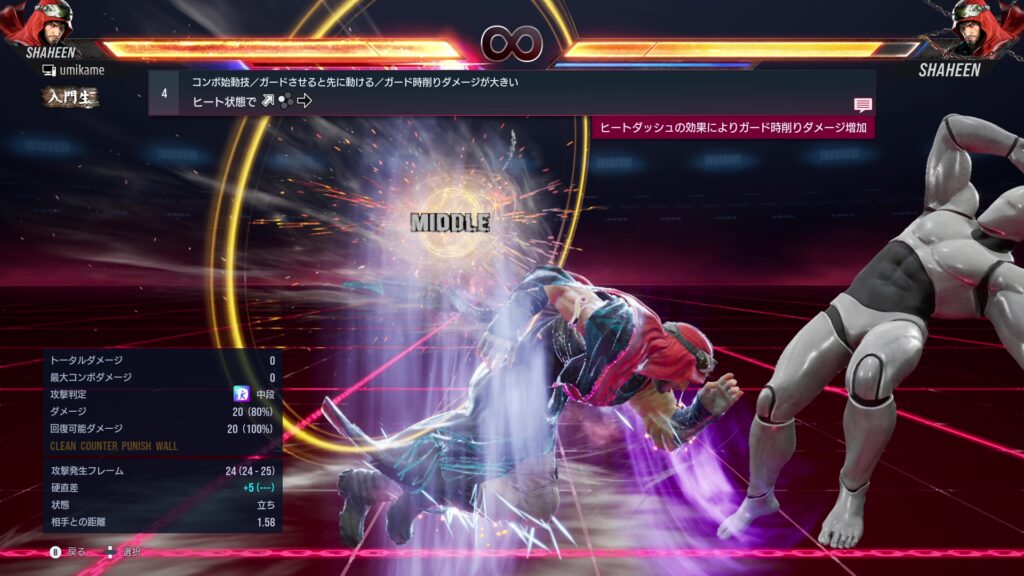This screenshot has width=1024, height=576.
Task: Select move list entry number 4
Action: tap(164, 93)
